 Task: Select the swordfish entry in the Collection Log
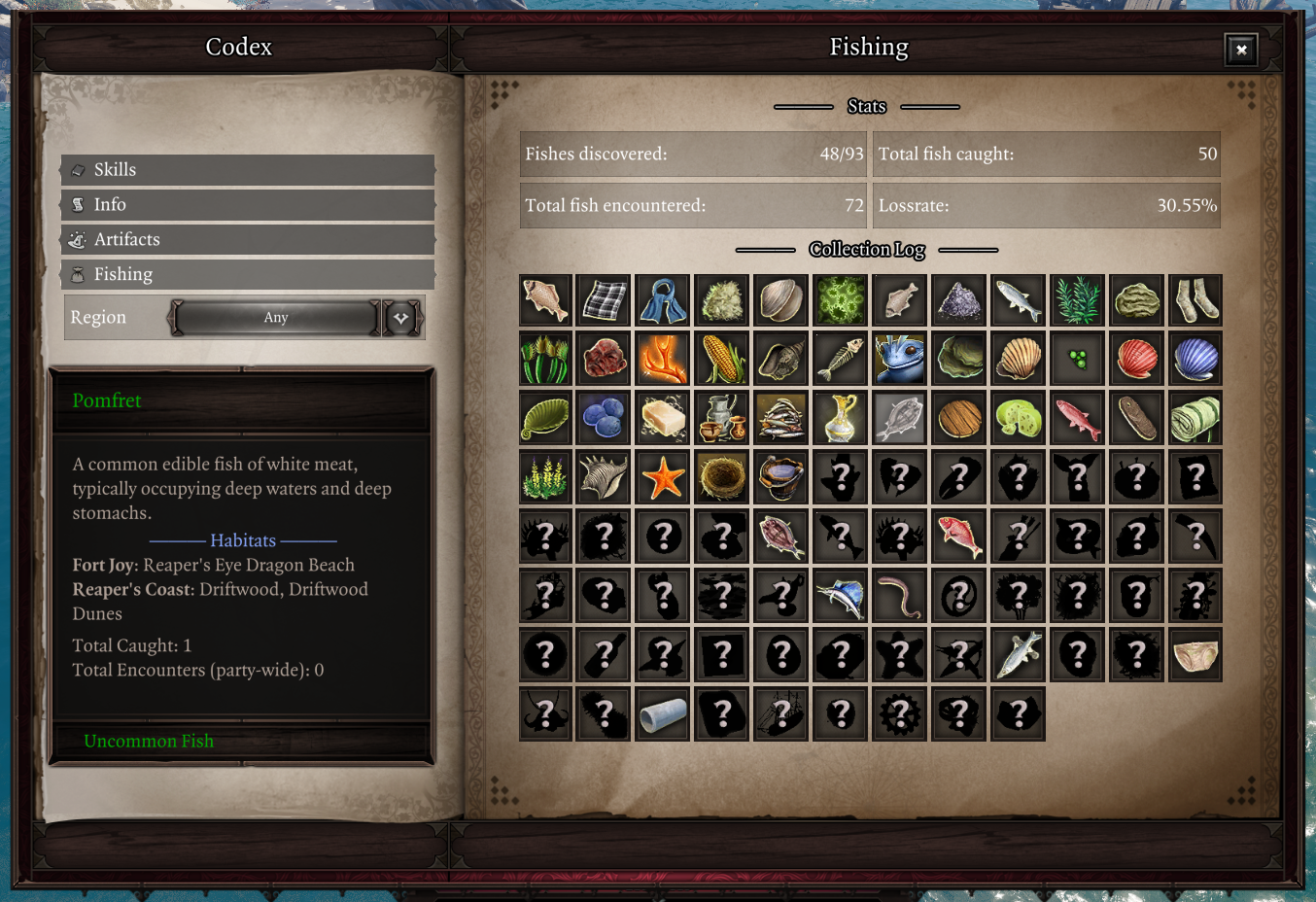(840, 596)
